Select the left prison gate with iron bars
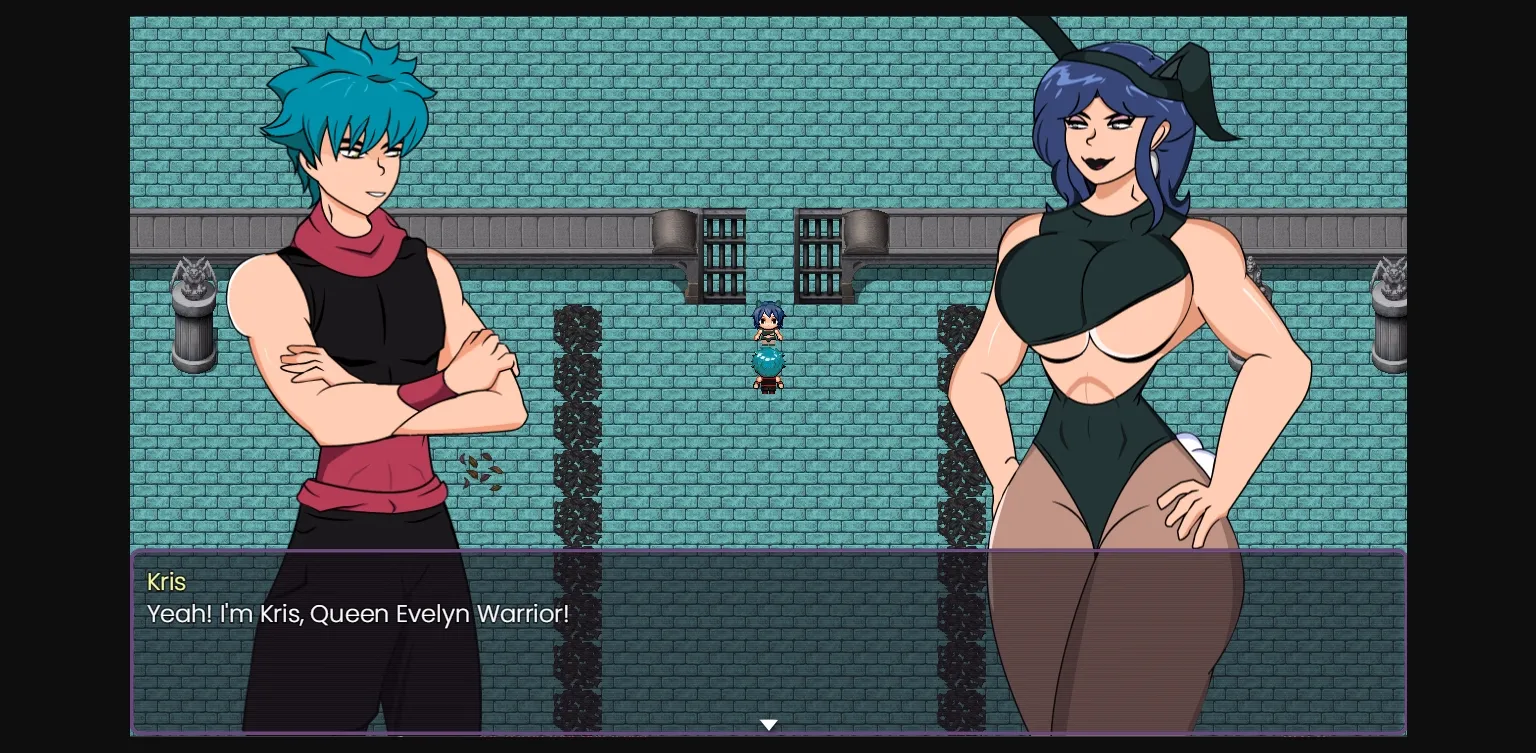This screenshot has height=753, width=1536. point(723,255)
